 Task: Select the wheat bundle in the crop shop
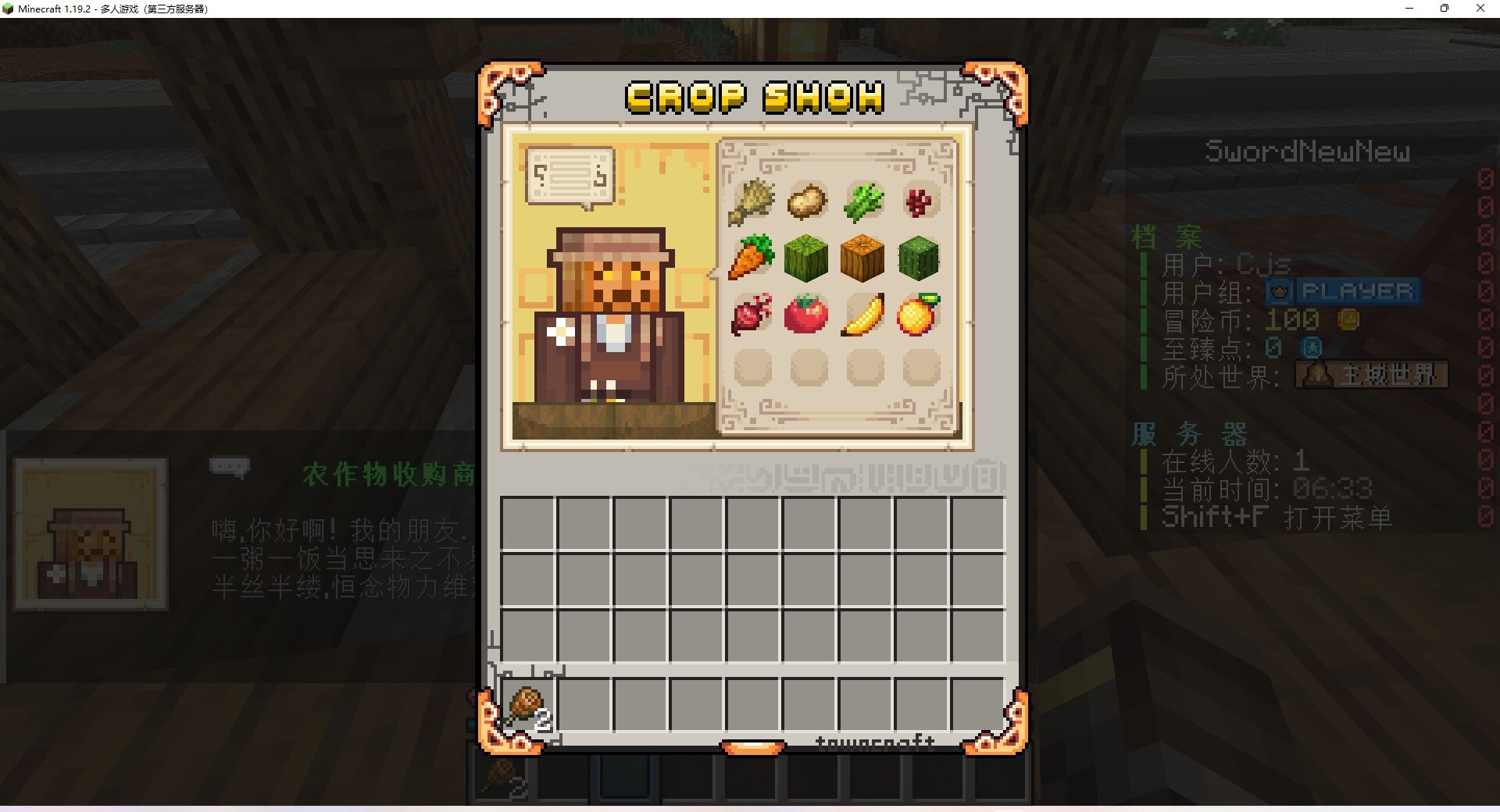pos(752,201)
